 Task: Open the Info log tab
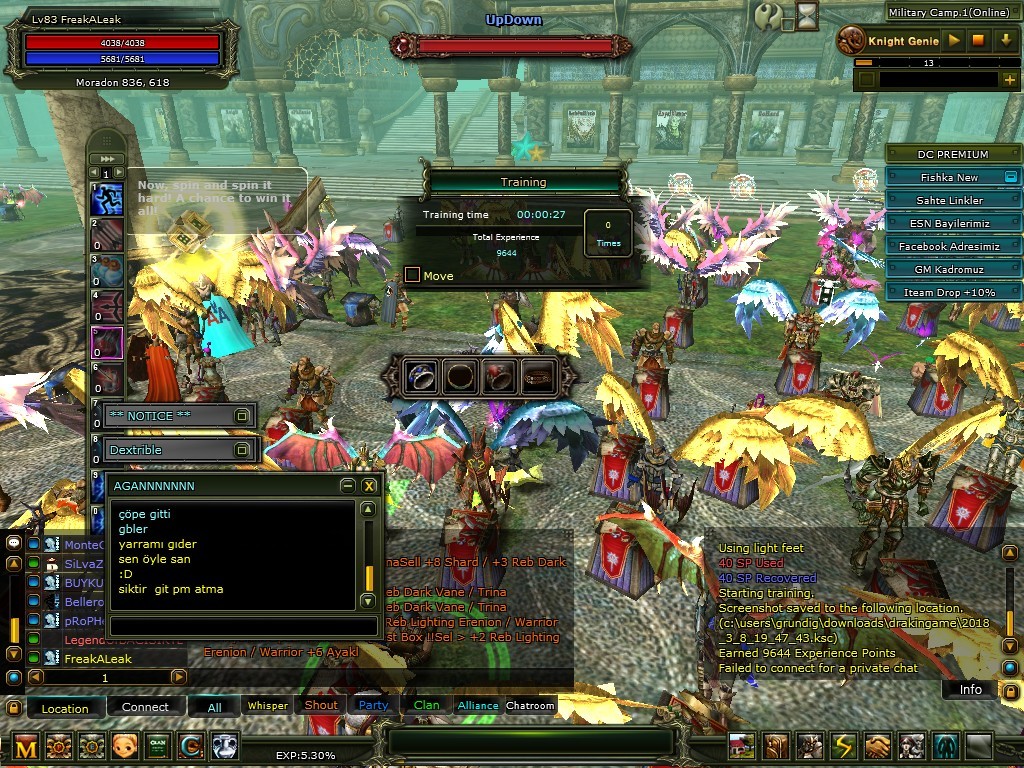tap(970, 689)
